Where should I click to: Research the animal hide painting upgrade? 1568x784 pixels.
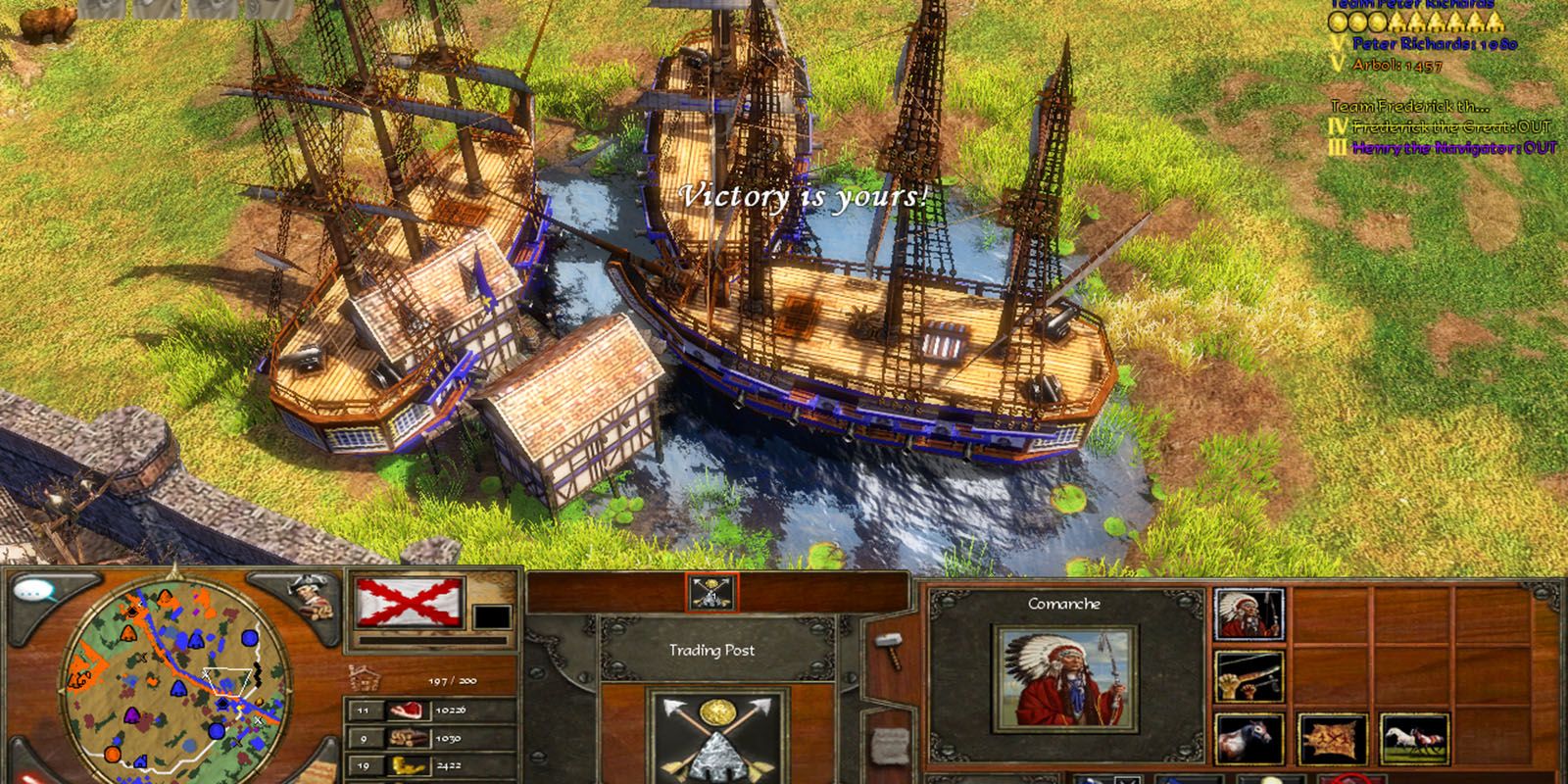pos(1332,740)
